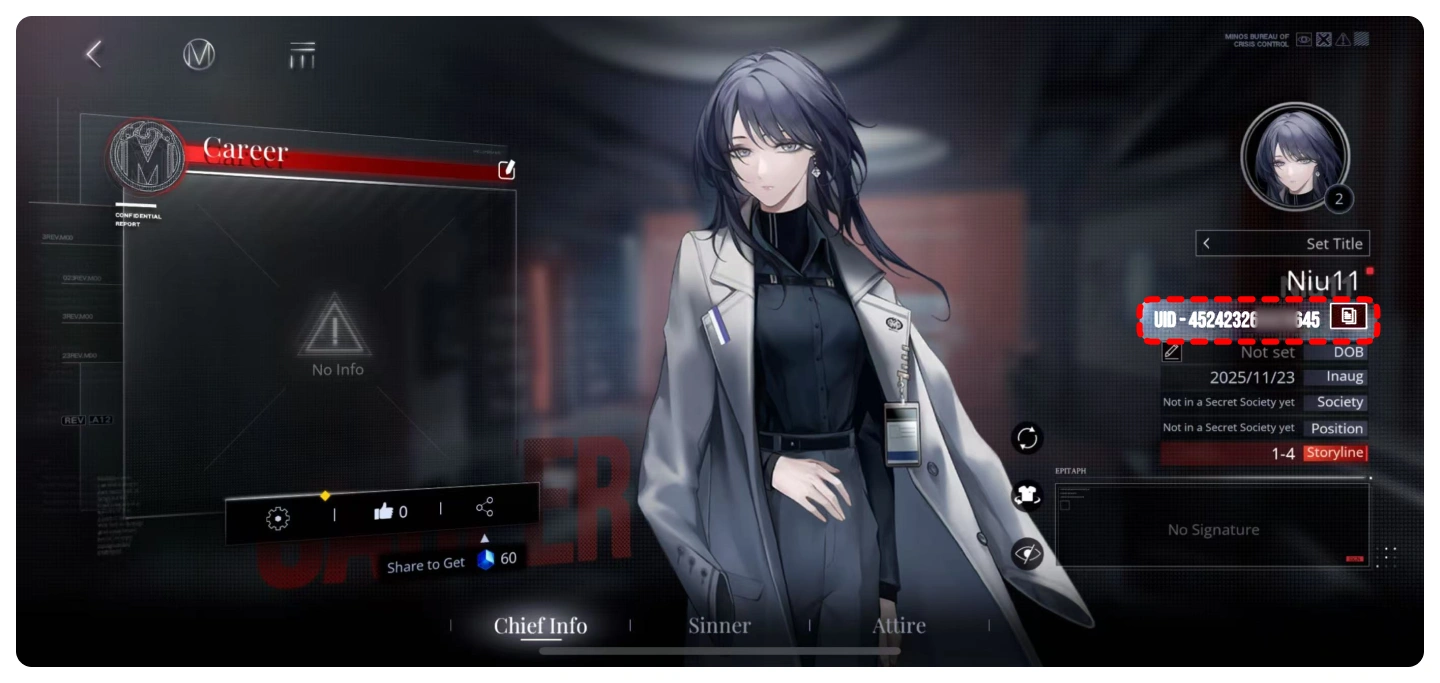Open the circled M home icon

click(x=199, y=54)
